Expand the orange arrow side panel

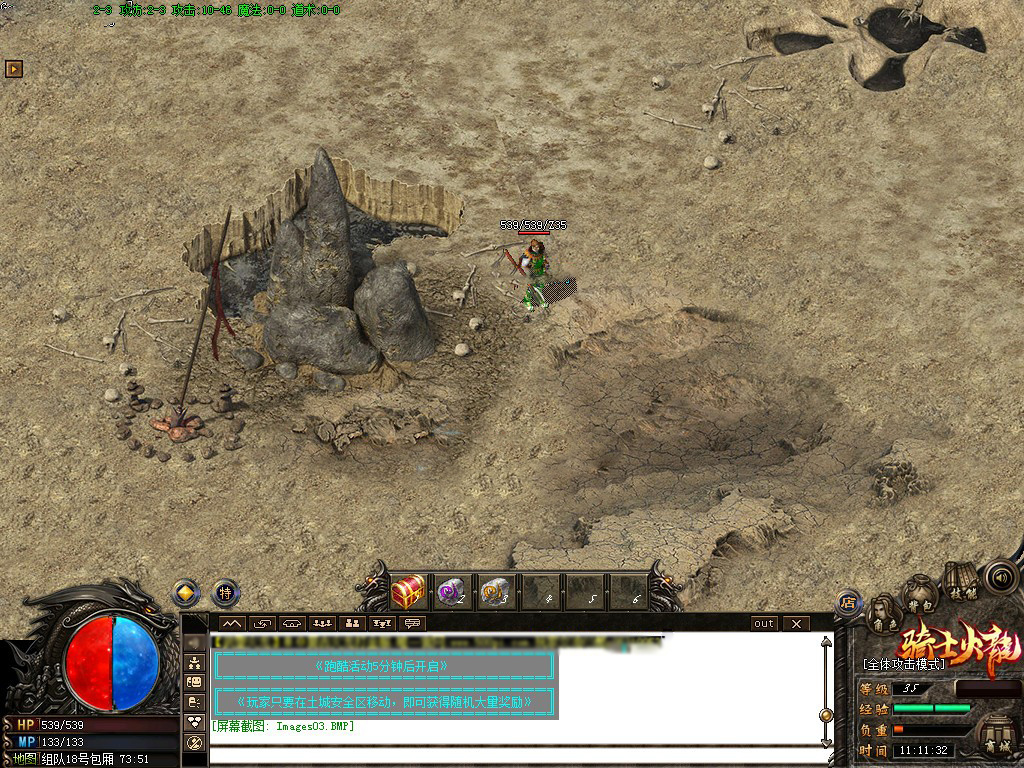pos(13,69)
